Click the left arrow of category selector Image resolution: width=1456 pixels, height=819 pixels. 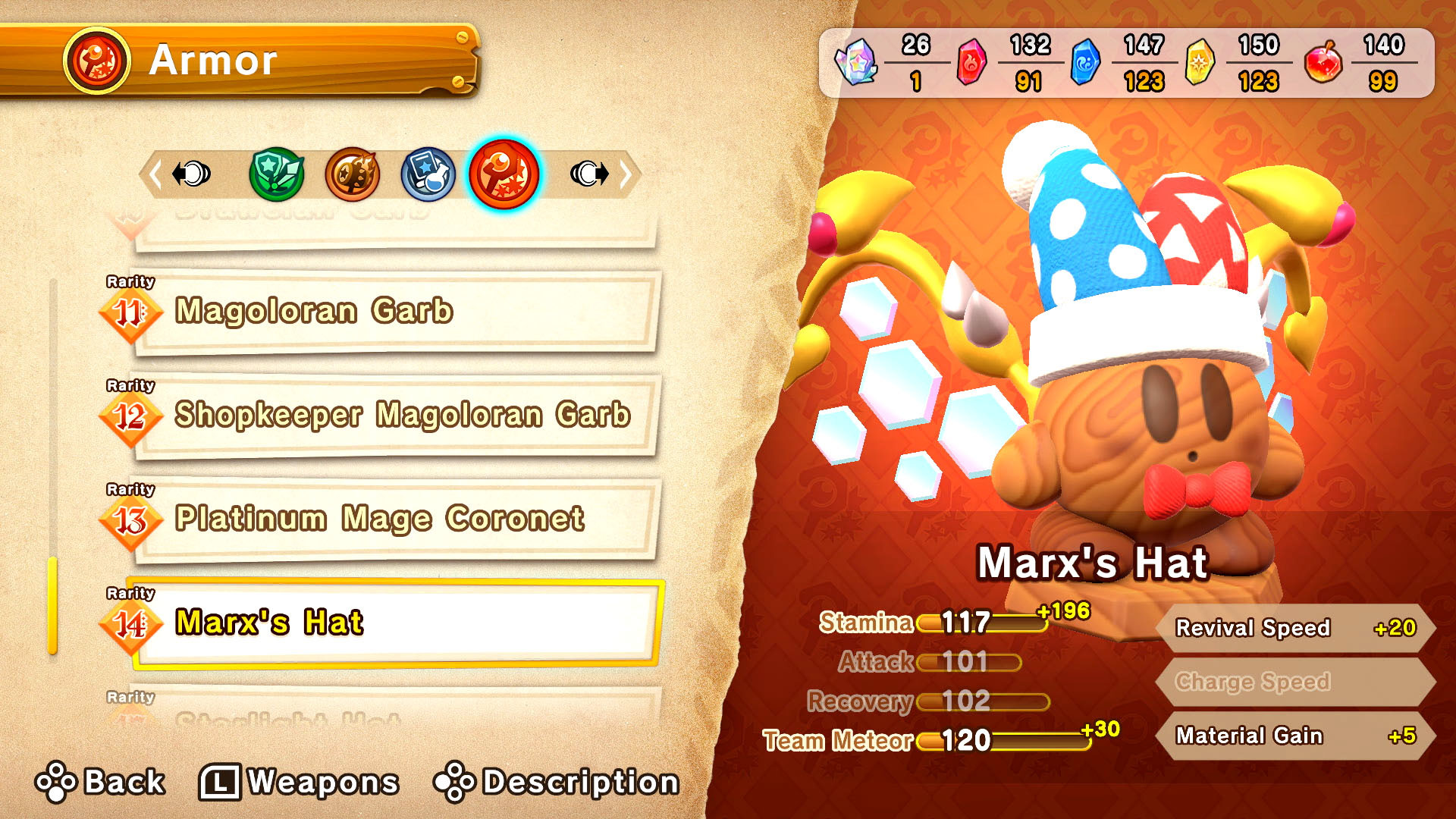155,174
